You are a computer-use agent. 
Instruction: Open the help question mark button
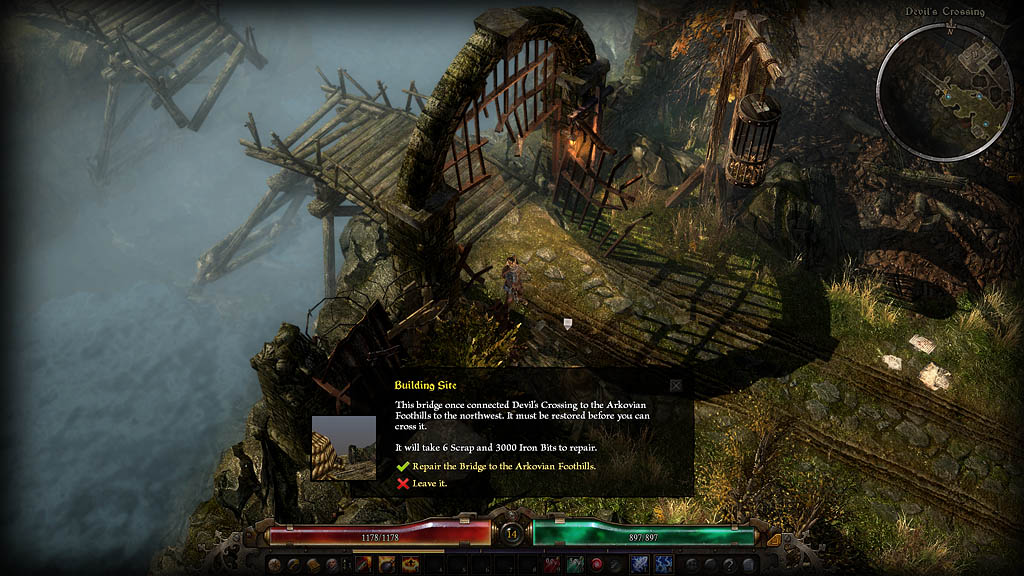(x=728, y=565)
